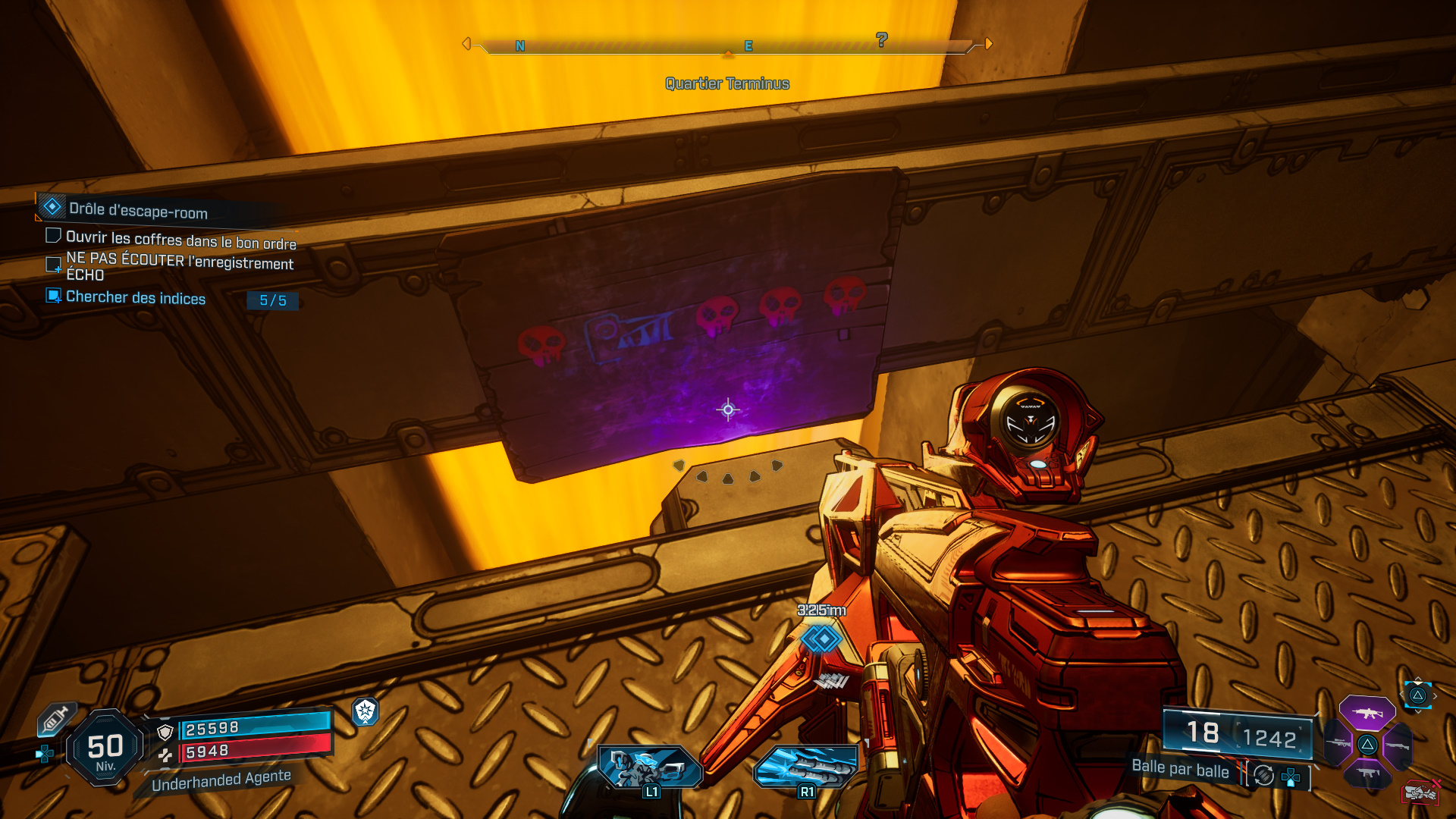The image size is (1456, 819).
Task: Click the shotgun slot in the weapon wheel
Action: point(1398,745)
